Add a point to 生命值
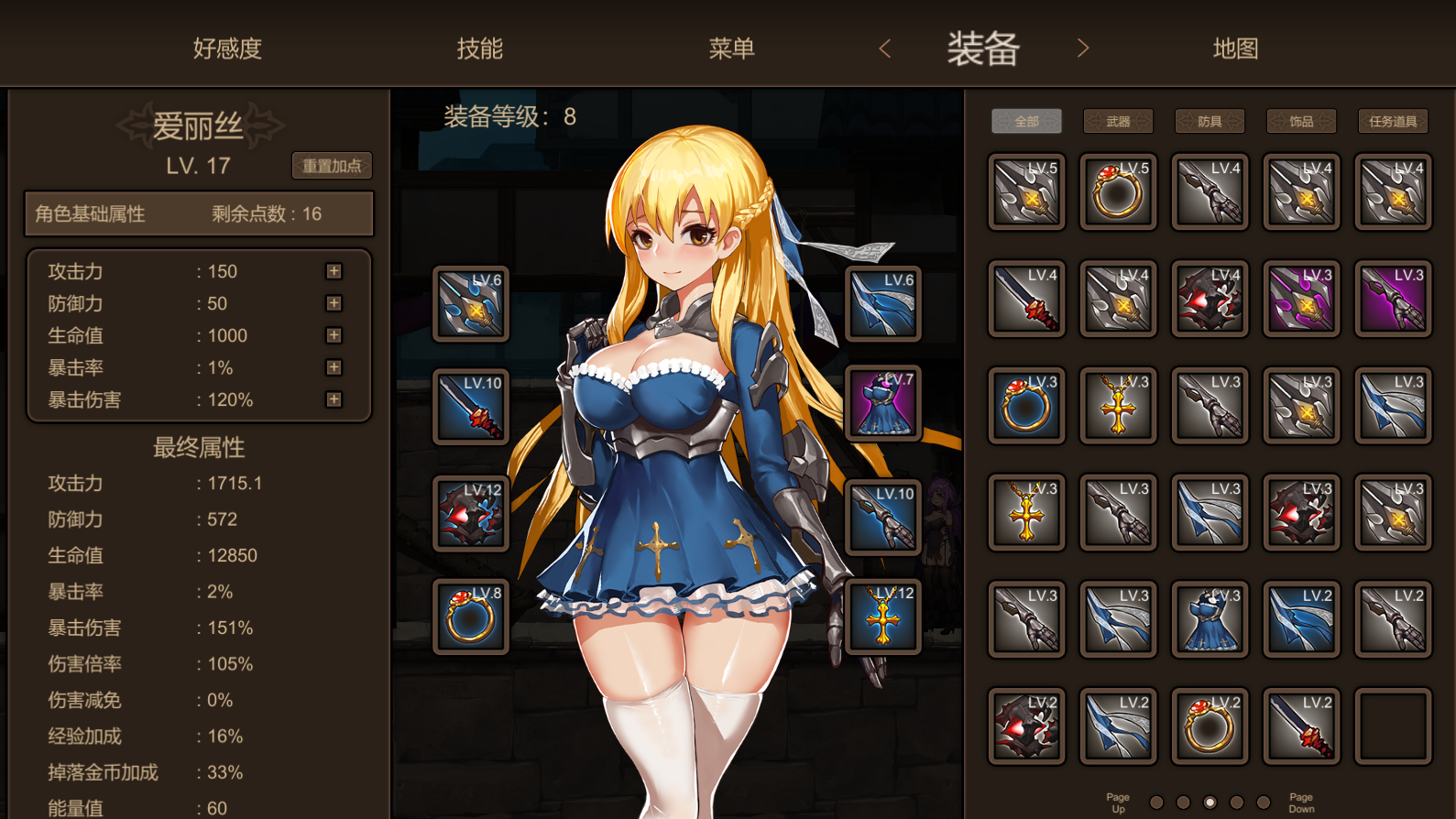Image resolution: width=1456 pixels, height=819 pixels. tap(334, 335)
